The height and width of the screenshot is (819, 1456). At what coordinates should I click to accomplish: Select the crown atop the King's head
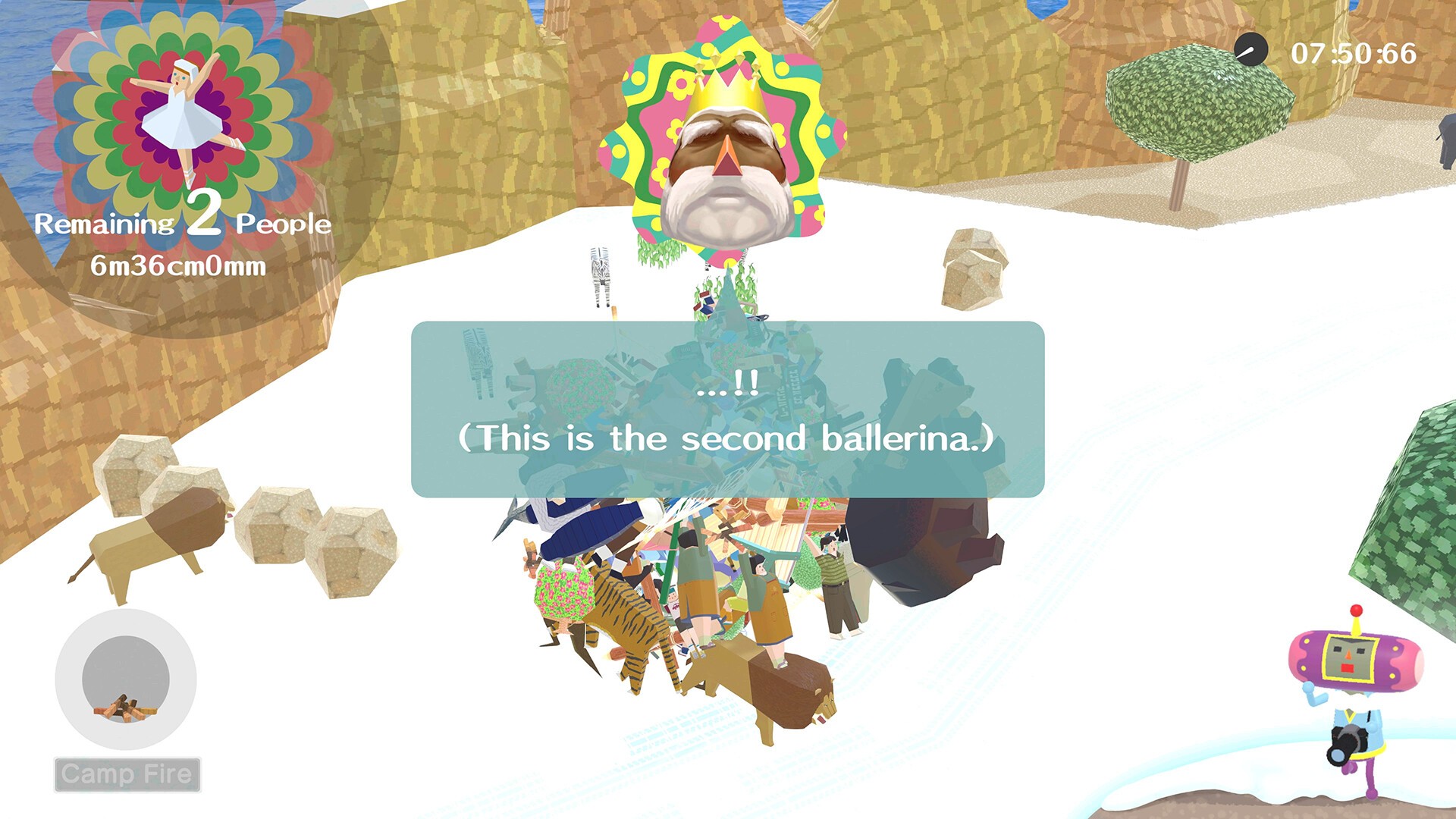(x=726, y=83)
